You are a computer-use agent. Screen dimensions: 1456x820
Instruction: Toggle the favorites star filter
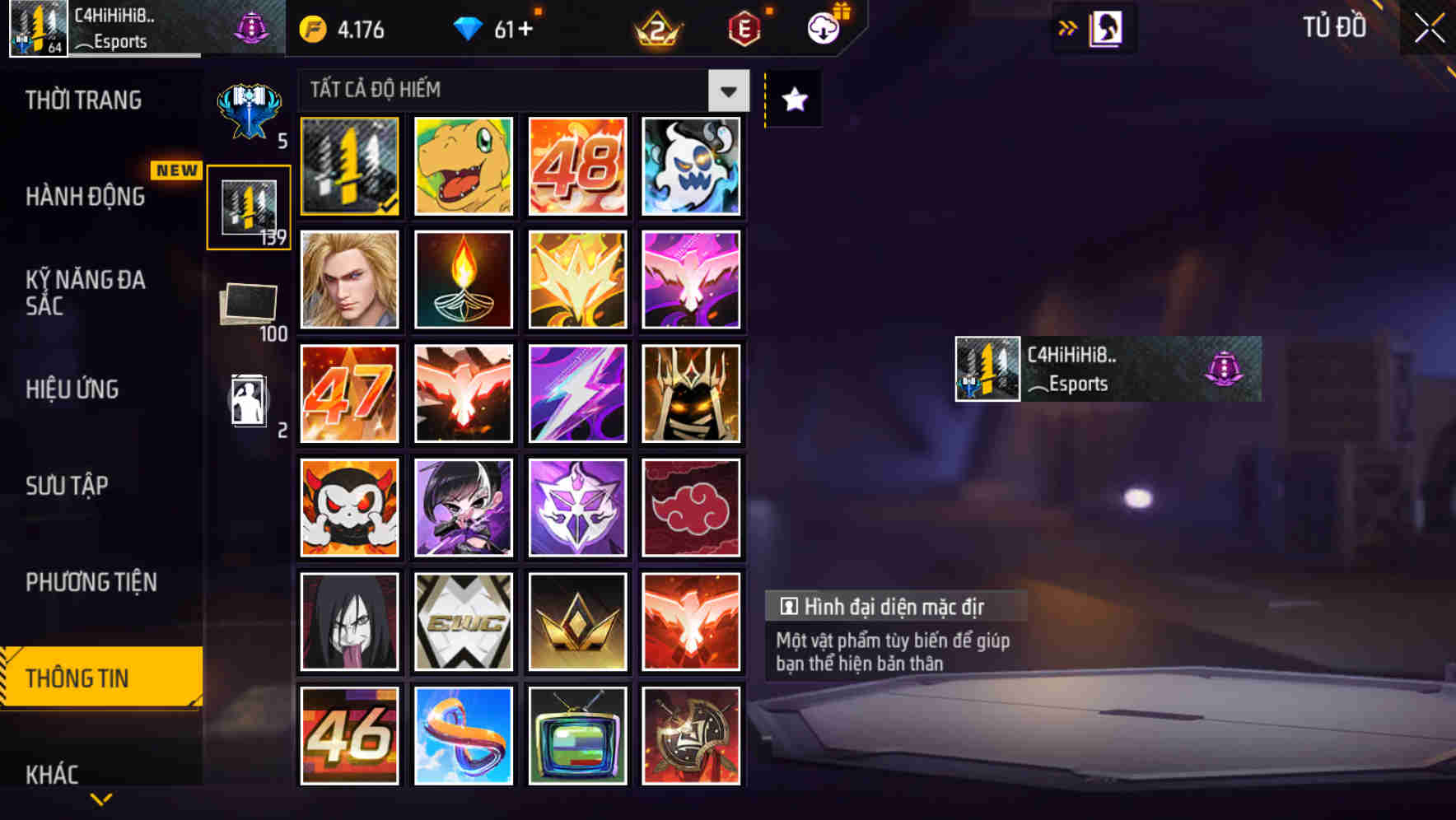click(792, 99)
